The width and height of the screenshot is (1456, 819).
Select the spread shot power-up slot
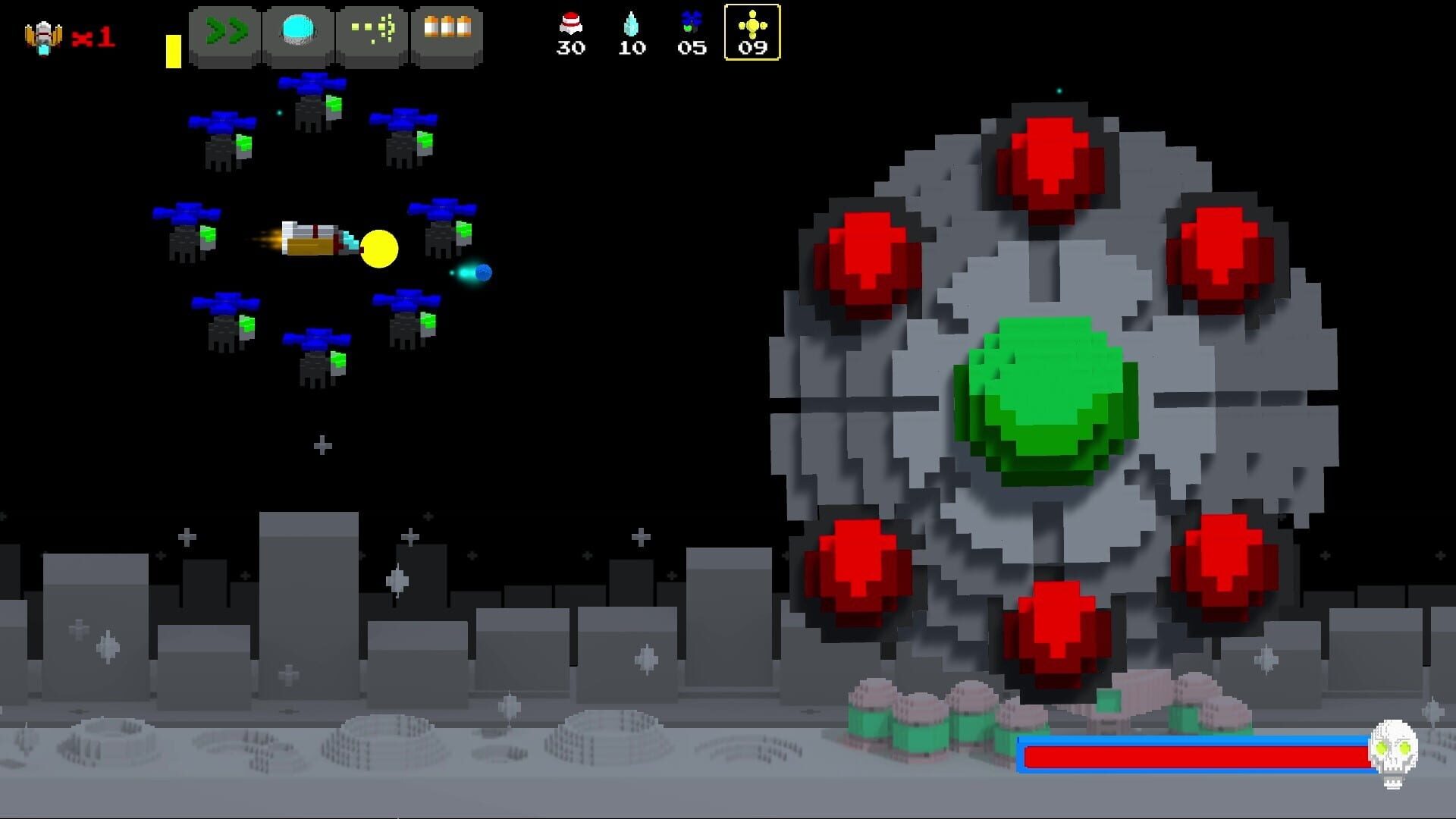[371, 33]
